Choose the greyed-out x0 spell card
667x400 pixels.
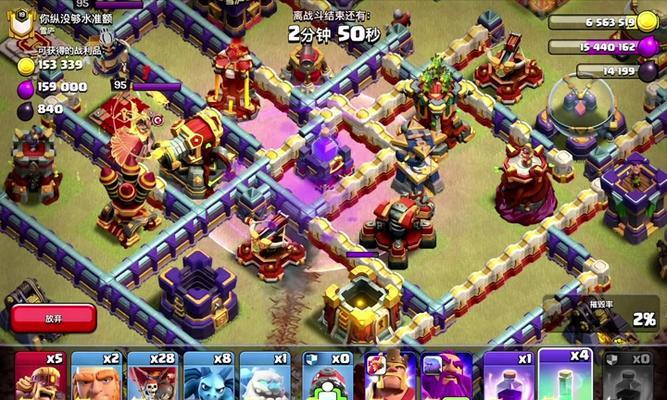[x=628, y=376]
